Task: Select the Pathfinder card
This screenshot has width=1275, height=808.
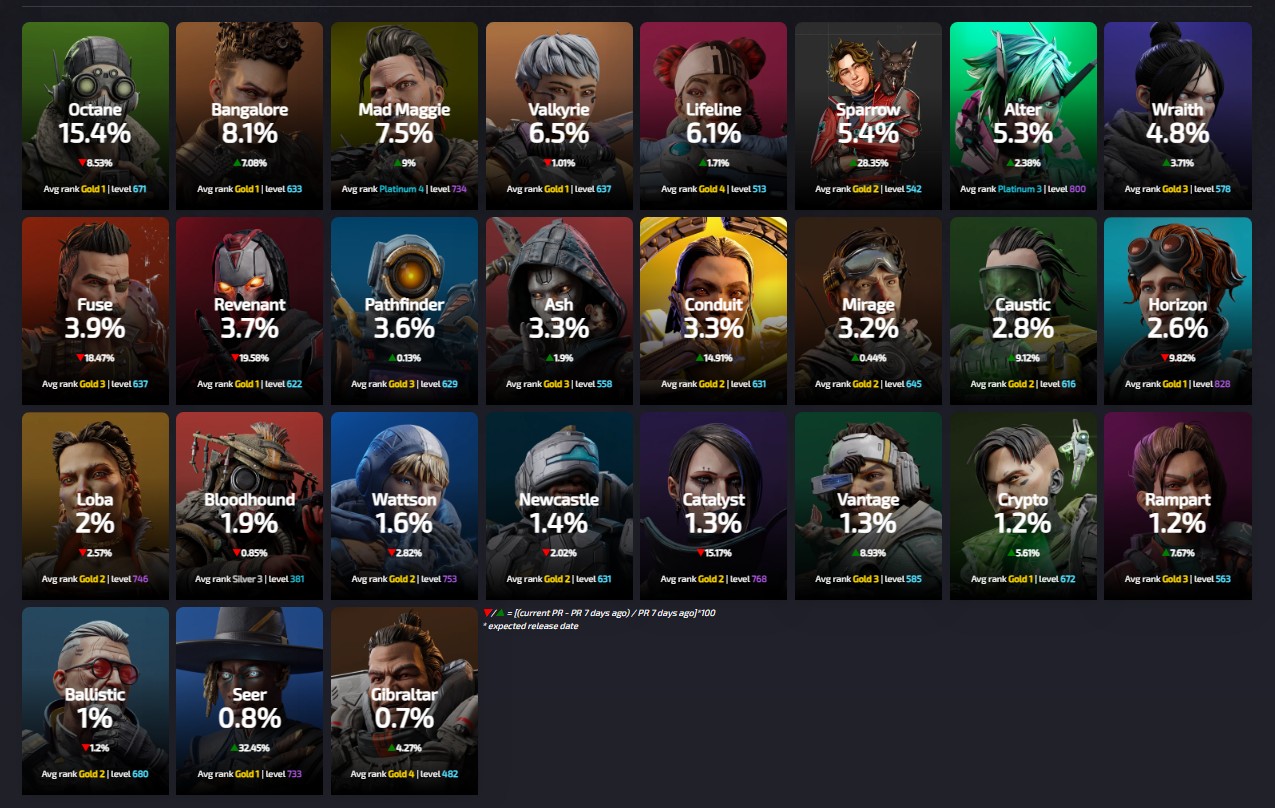Action: pos(404,311)
